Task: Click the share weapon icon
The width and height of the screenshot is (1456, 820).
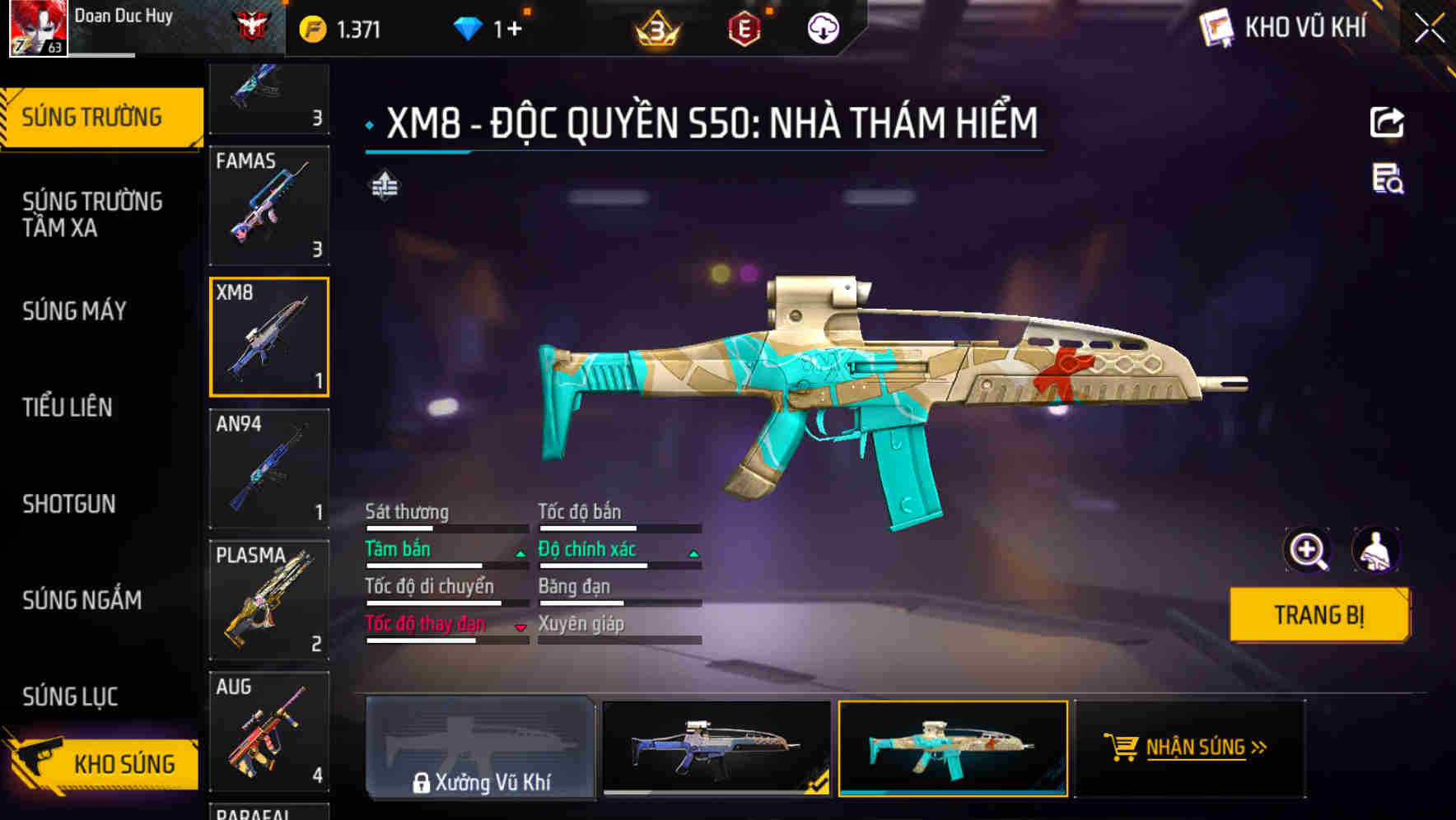Action: [x=1388, y=121]
